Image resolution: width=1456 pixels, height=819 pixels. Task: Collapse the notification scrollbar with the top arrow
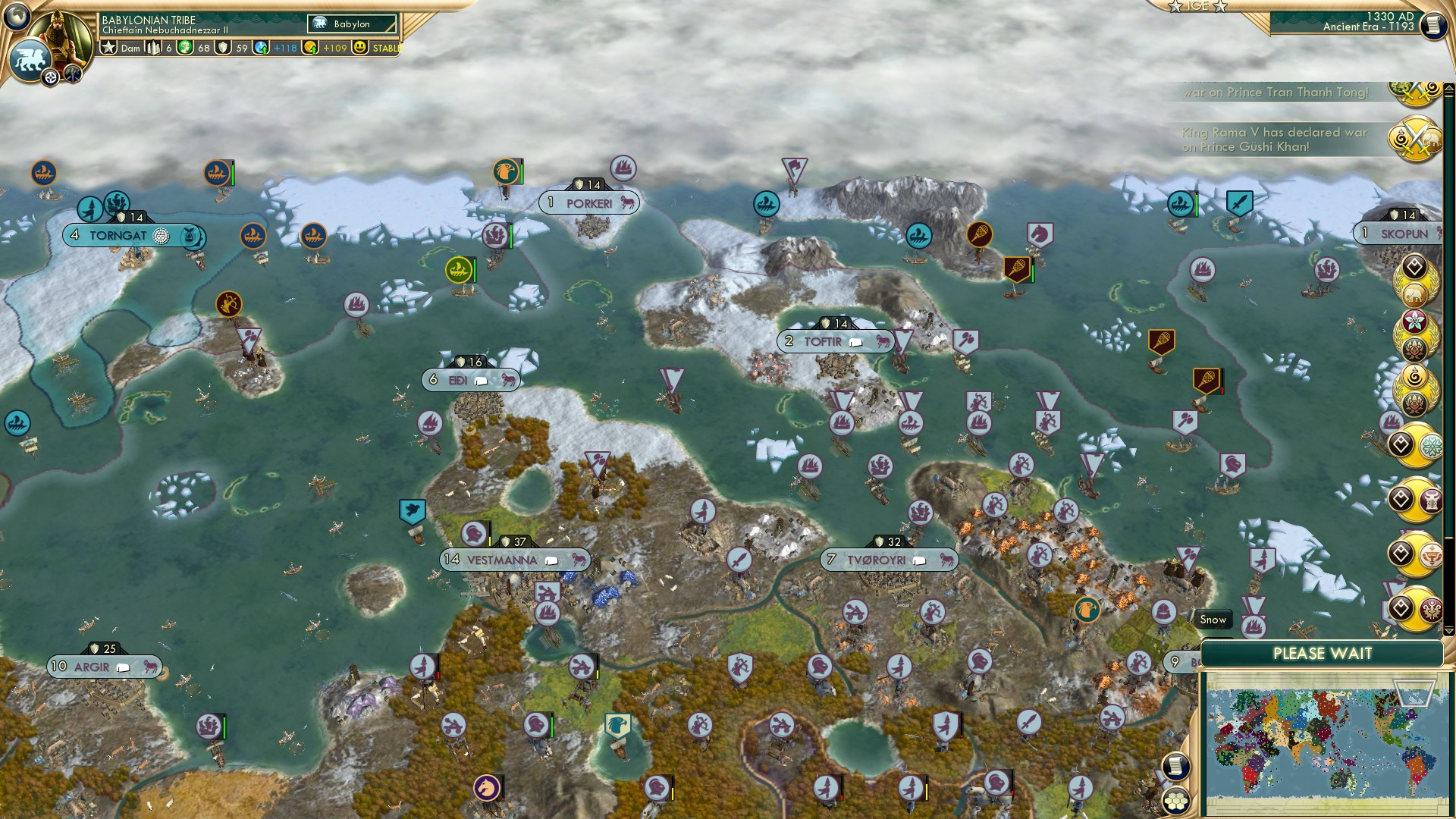point(1449,87)
